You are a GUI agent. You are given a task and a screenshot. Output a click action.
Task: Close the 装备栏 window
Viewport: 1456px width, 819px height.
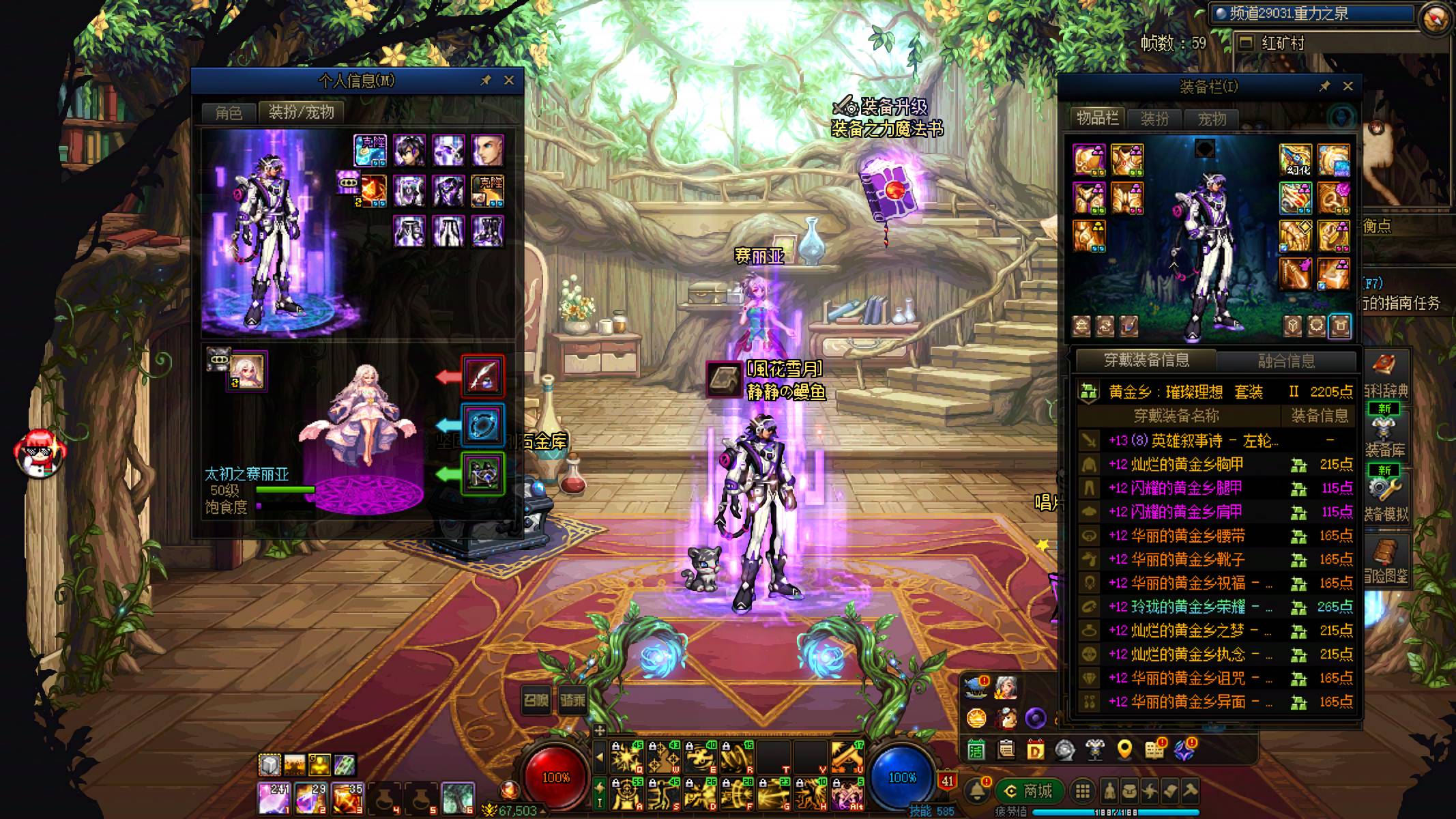pos(1348,86)
